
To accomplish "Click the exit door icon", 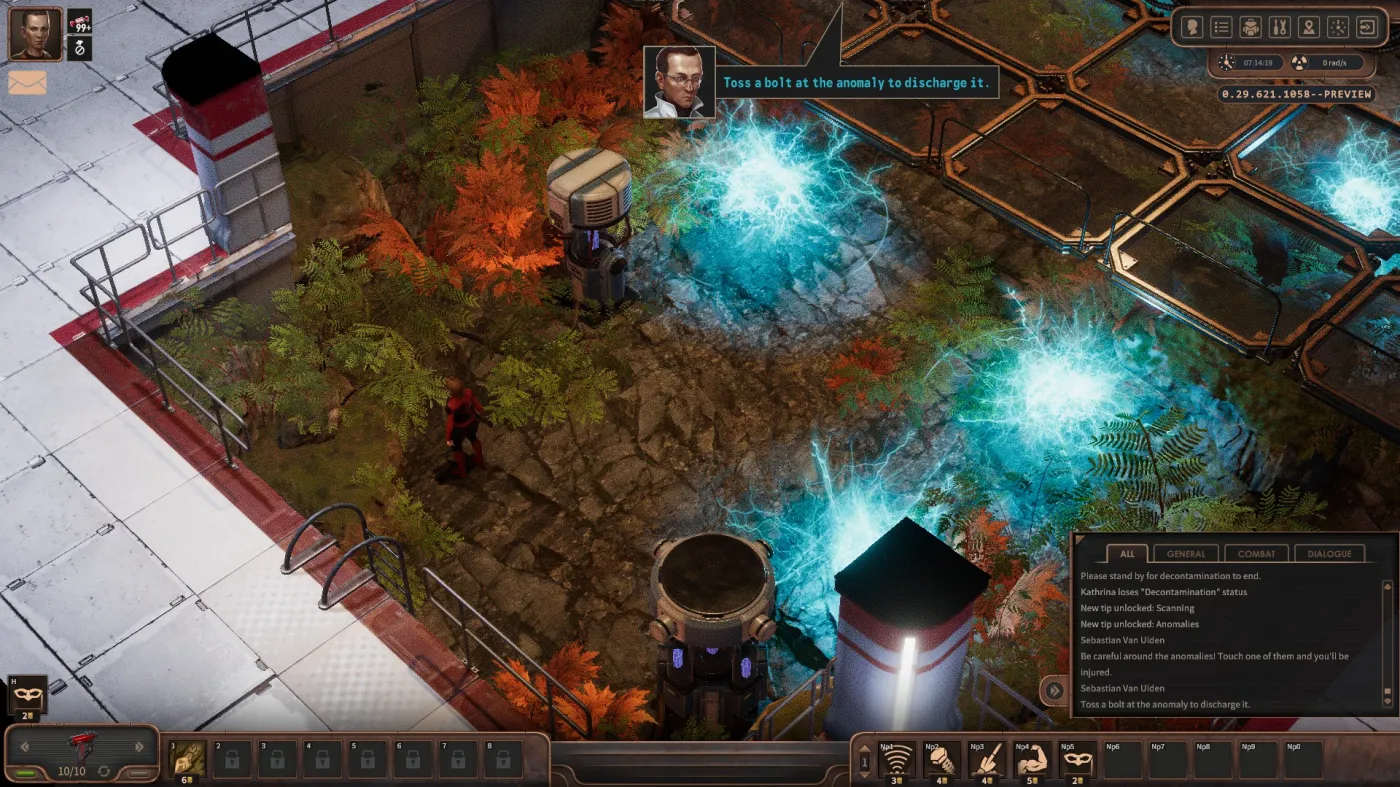I will coord(1366,27).
